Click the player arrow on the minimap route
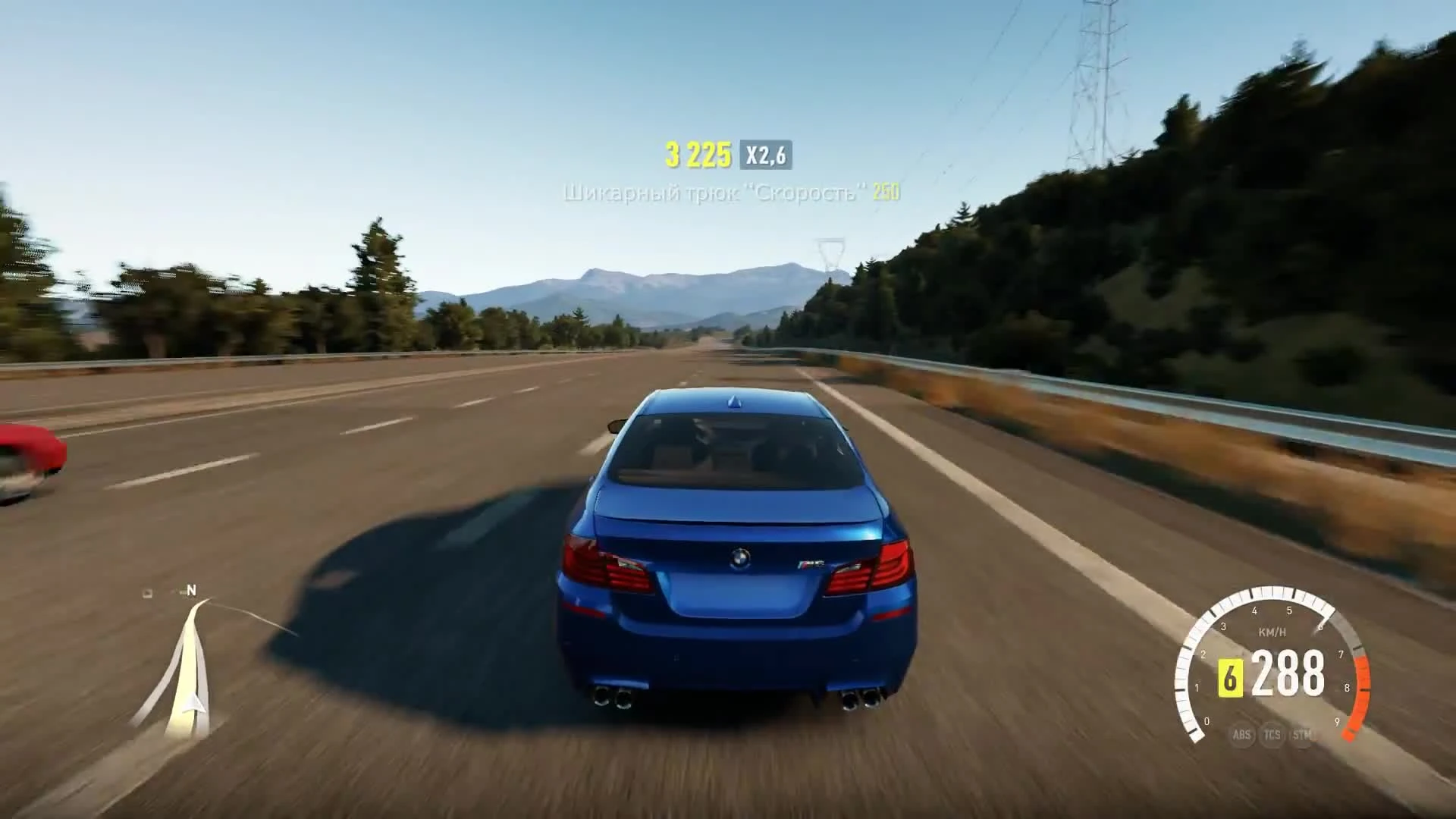Screen dimensions: 1456x819 (x=194, y=704)
